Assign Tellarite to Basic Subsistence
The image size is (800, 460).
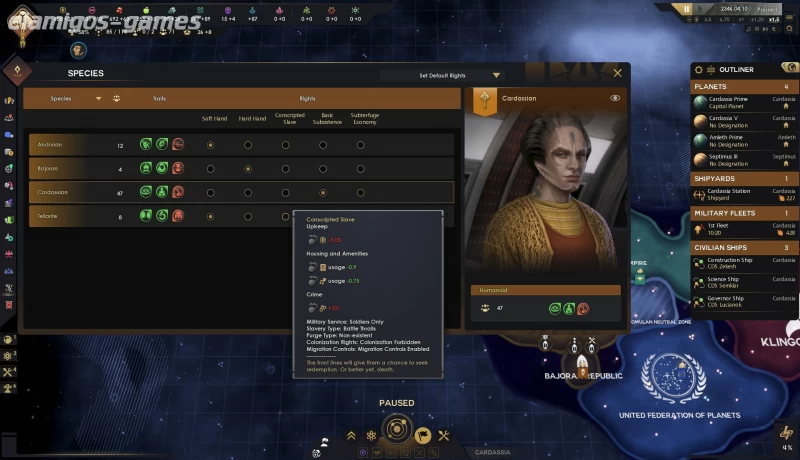coord(323,216)
